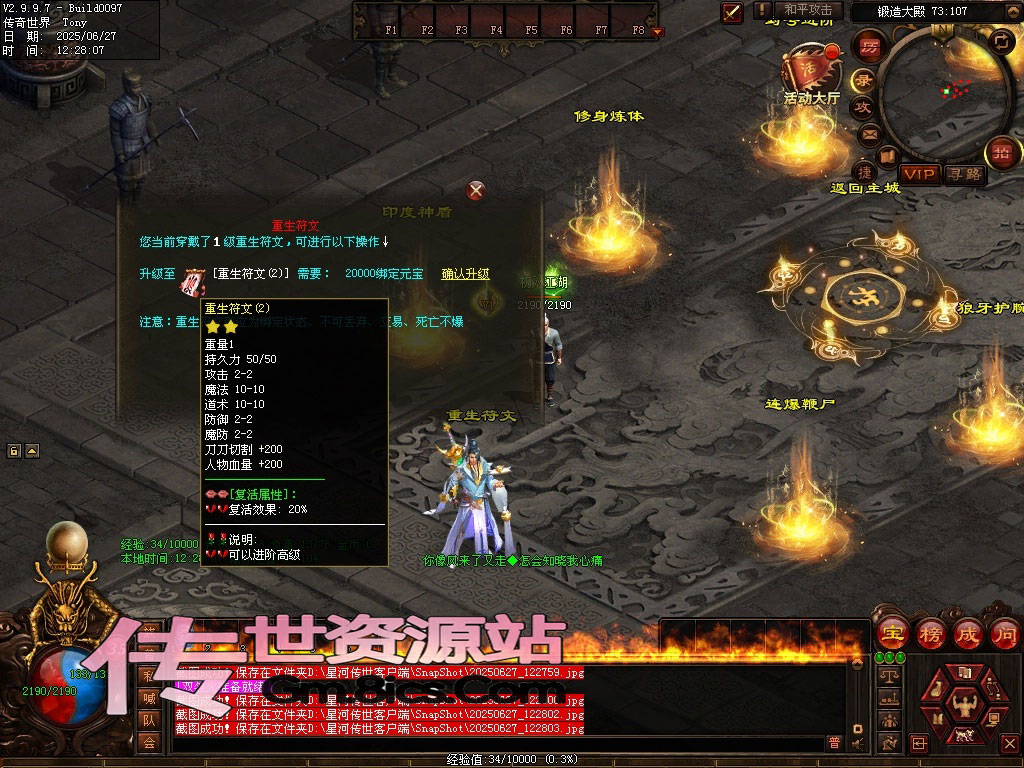Expand the F-key hotbar red arrow
1024x768 pixels.
pos(657,32)
